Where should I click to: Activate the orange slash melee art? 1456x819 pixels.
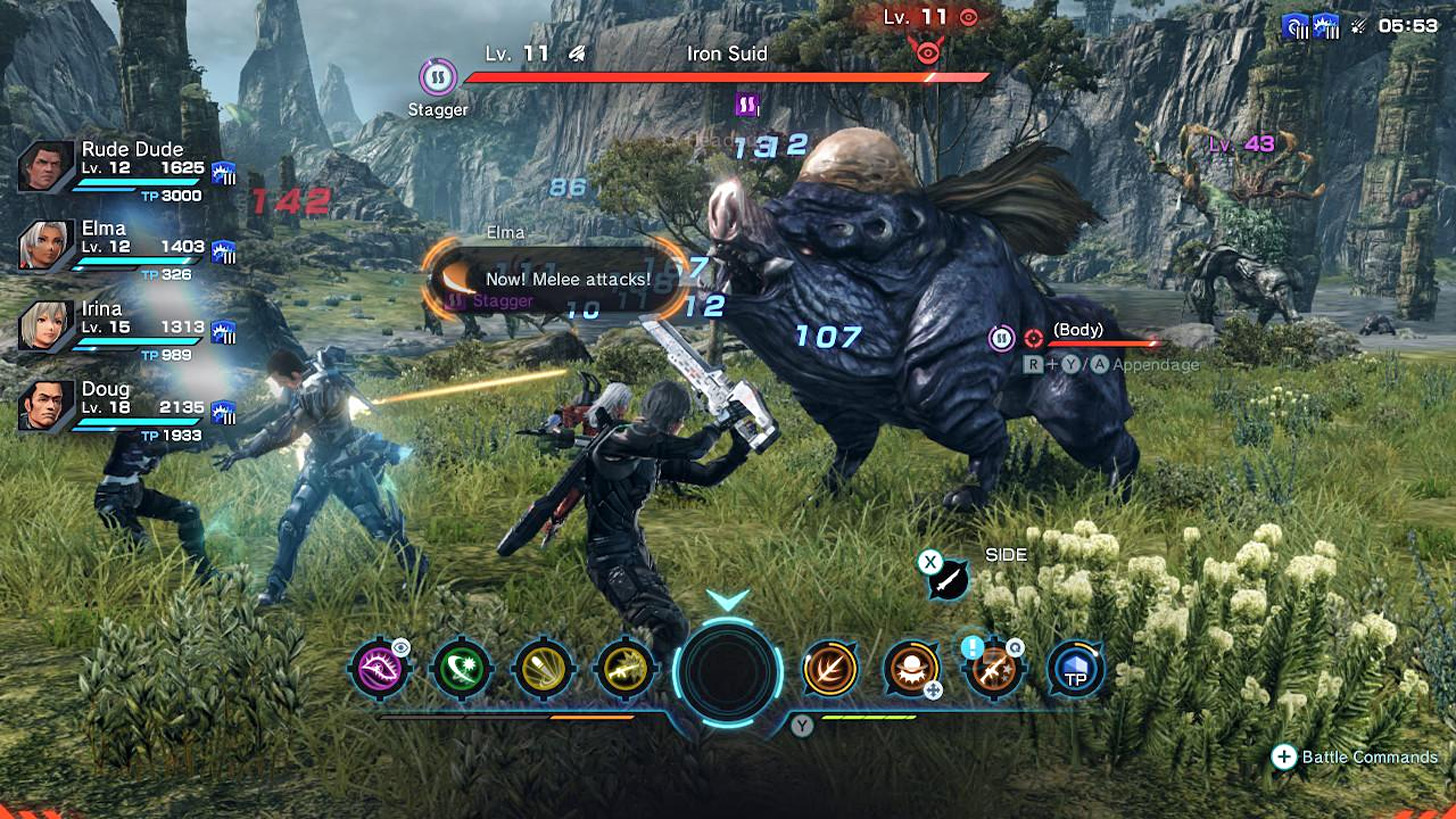[830, 668]
